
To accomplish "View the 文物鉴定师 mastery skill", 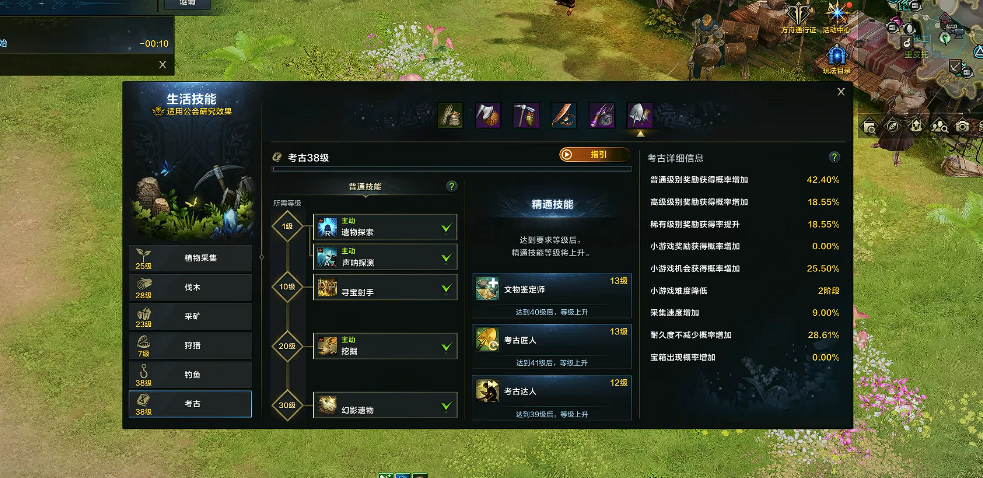I will (x=551, y=290).
